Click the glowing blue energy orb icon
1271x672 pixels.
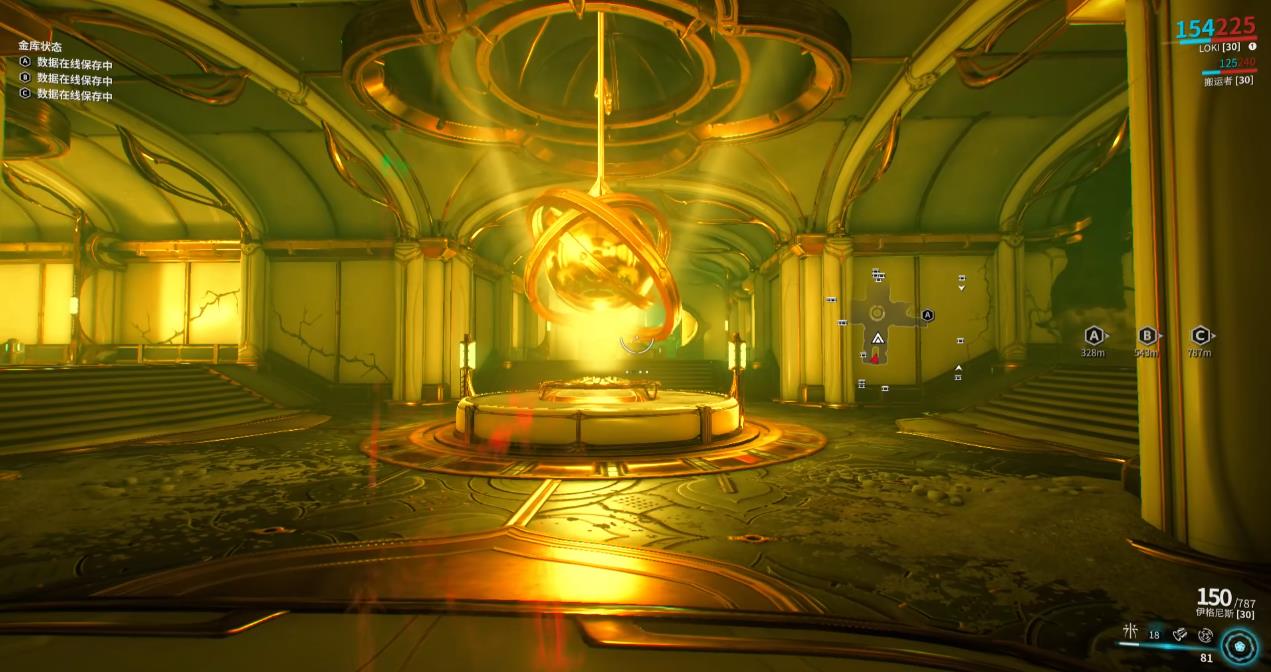tap(1239, 644)
